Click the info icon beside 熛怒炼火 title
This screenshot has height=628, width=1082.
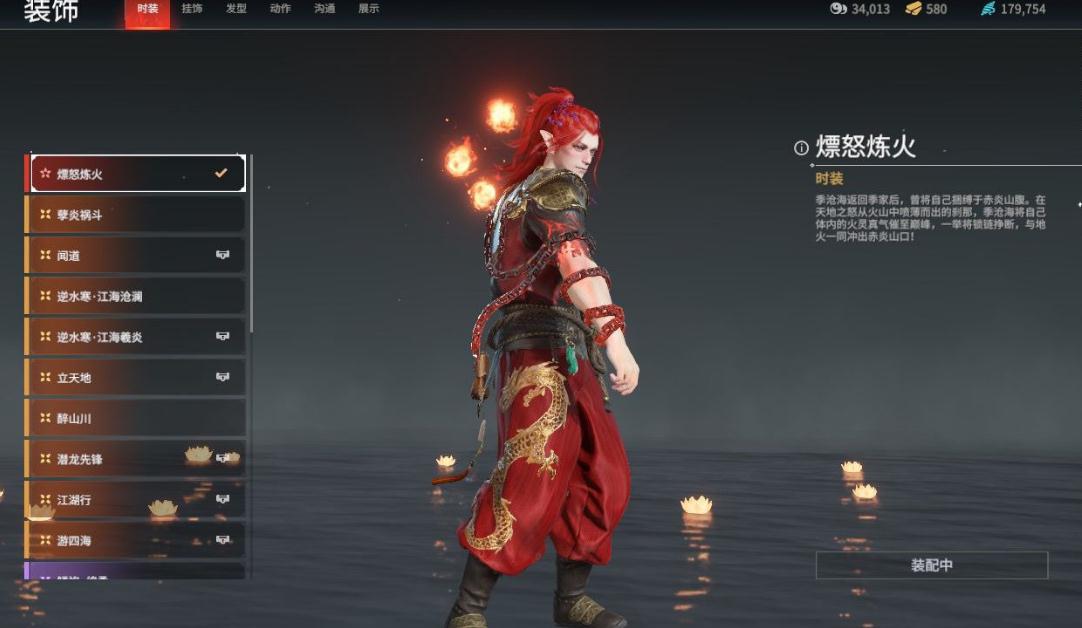(x=801, y=148)
